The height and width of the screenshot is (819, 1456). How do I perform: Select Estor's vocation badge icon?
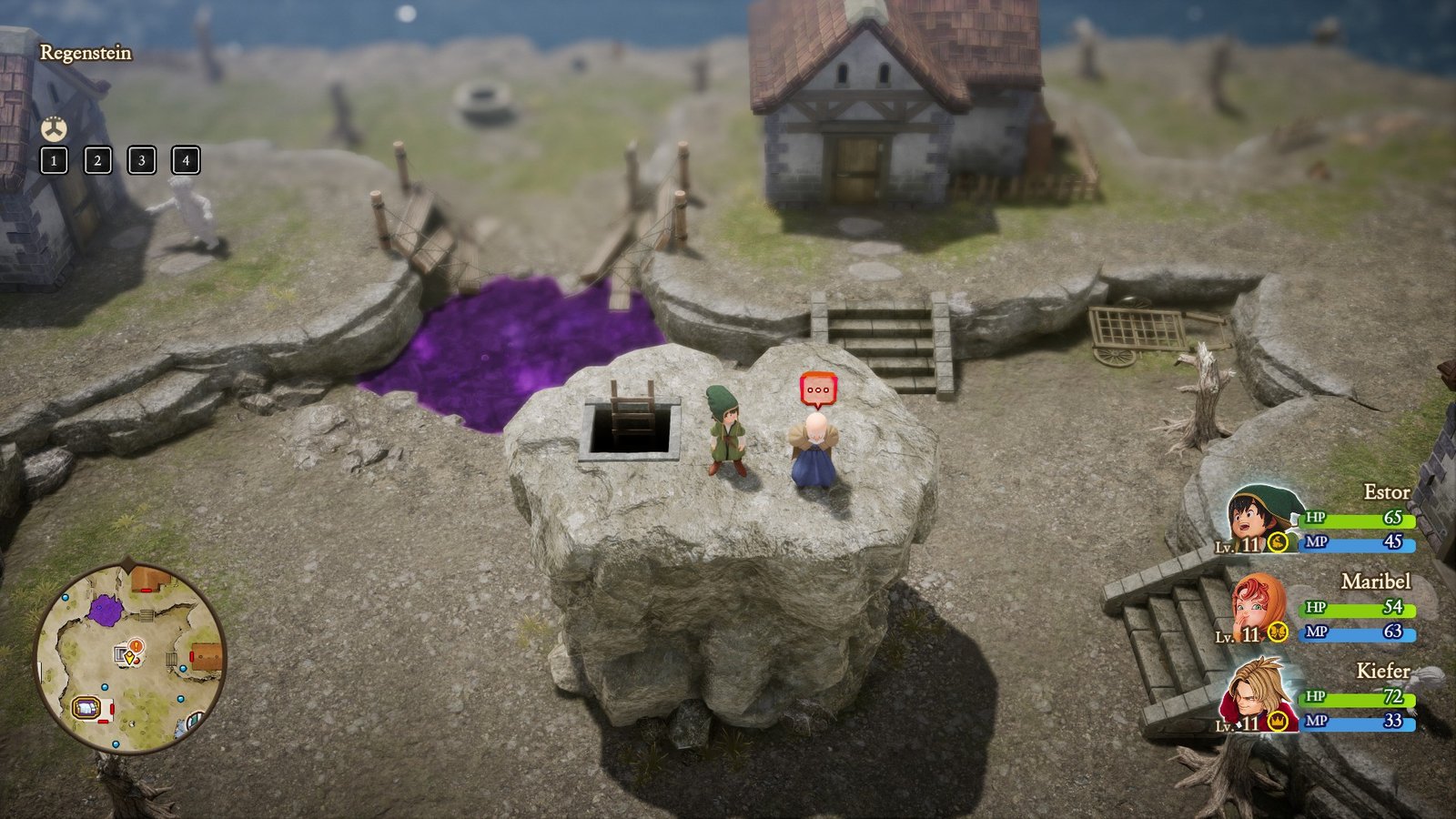tap(1277, 543)
